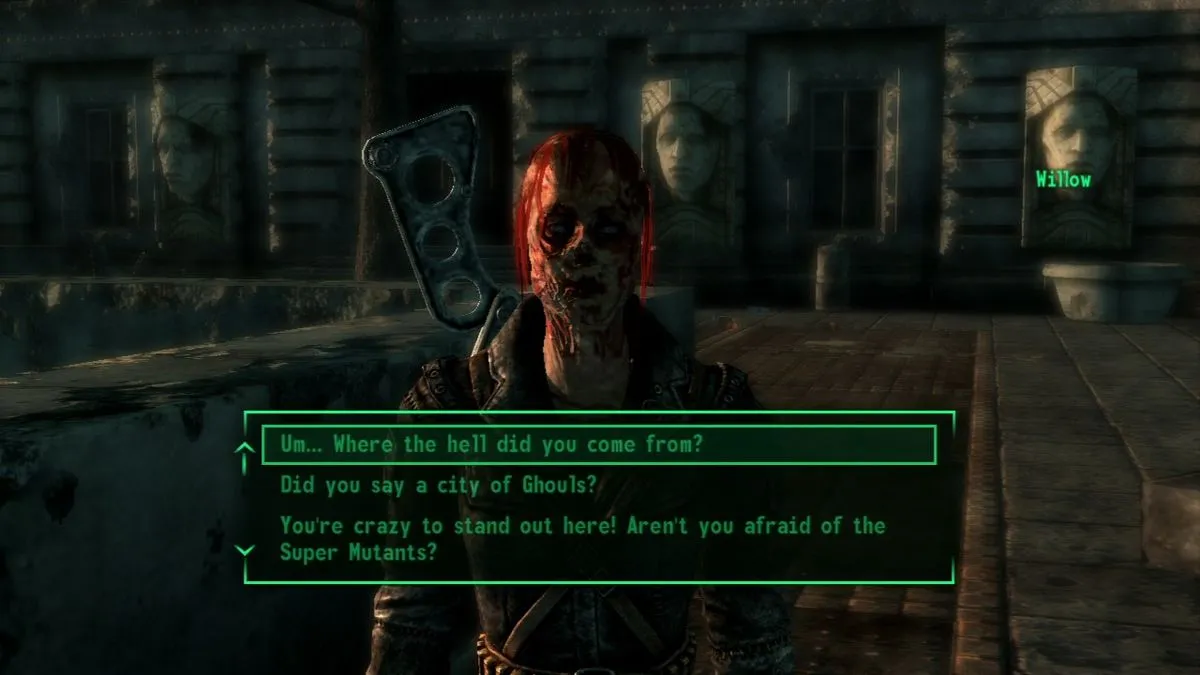Select the Super Mutants dialogue reply
1200x675 pixels.
pos(582,538)
